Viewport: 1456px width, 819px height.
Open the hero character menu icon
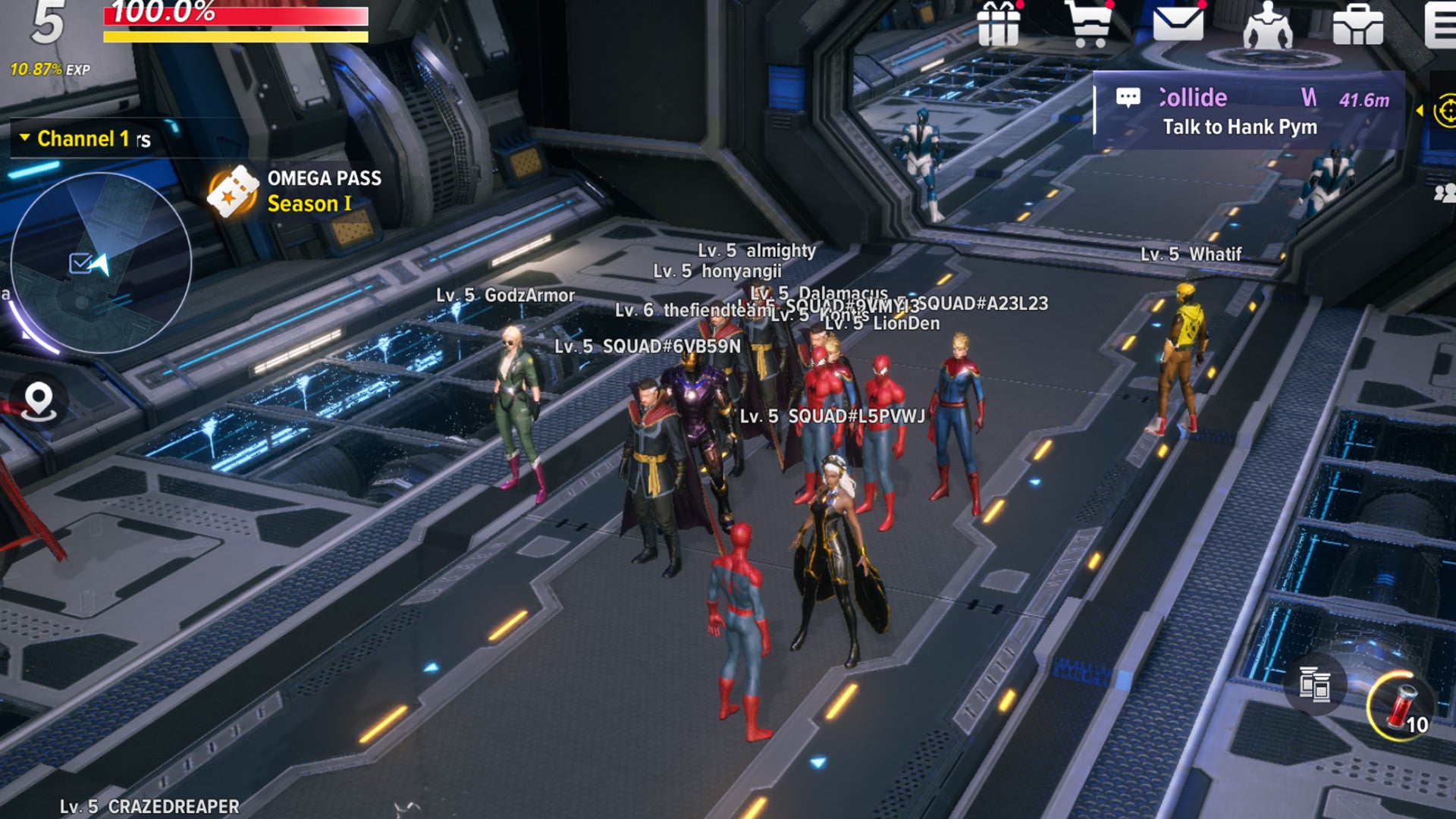(x=1267, y=26)
